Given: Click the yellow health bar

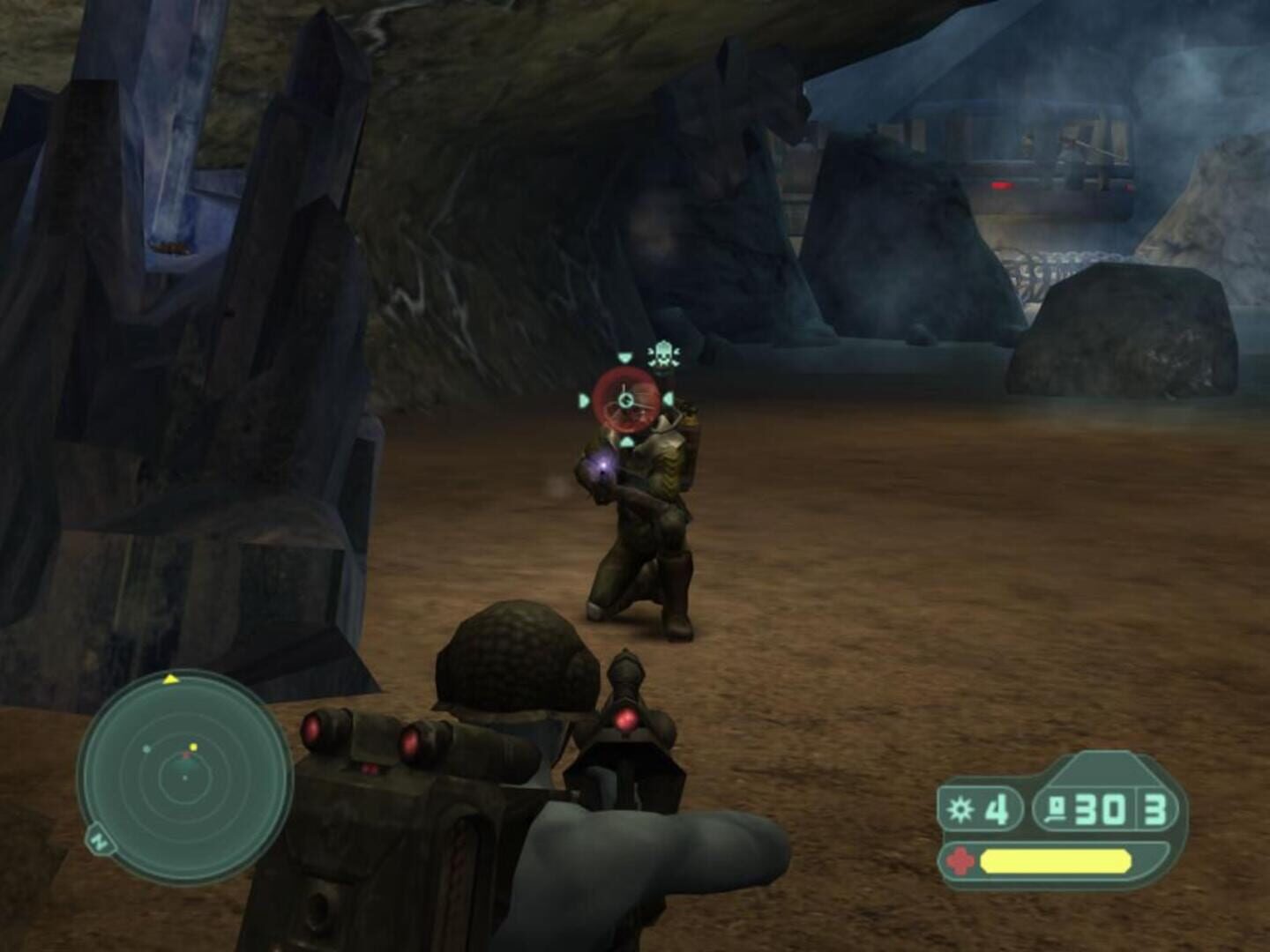Looking at the screenshot, I should tap(1055, 860).
